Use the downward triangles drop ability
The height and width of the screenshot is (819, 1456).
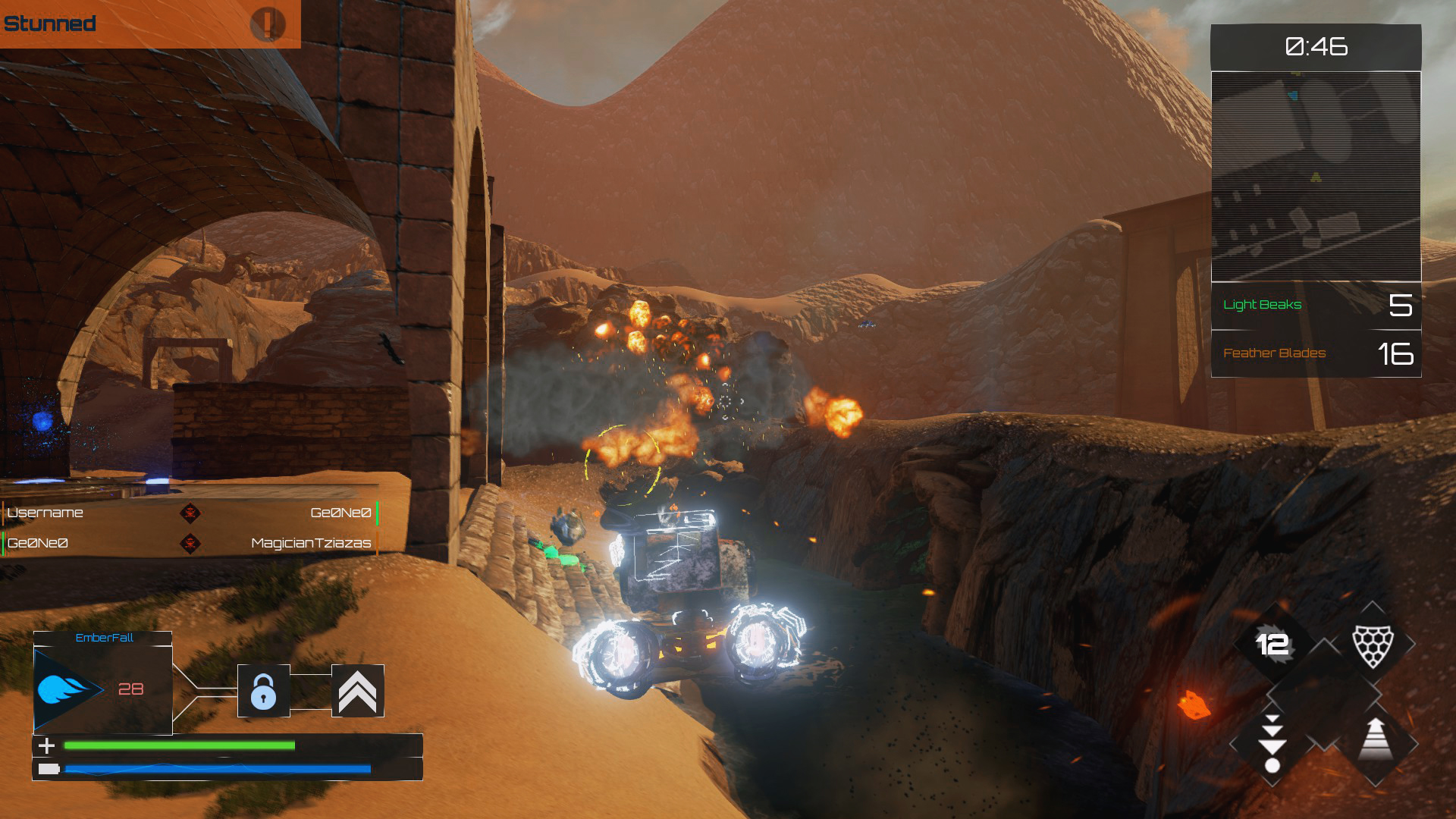(x=1272, y=745)
